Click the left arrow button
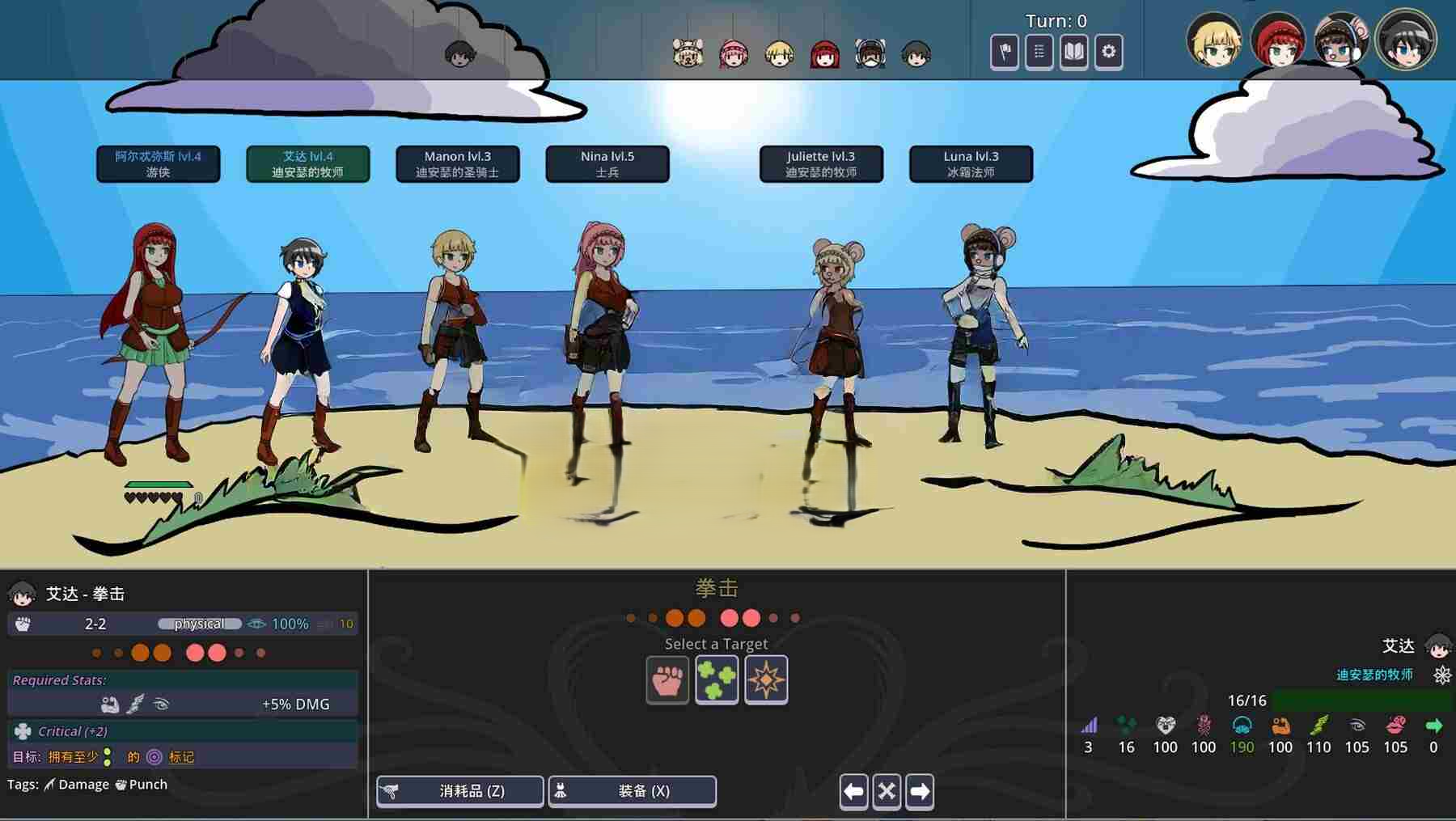 pyautogui.click(x=853, y=791)
